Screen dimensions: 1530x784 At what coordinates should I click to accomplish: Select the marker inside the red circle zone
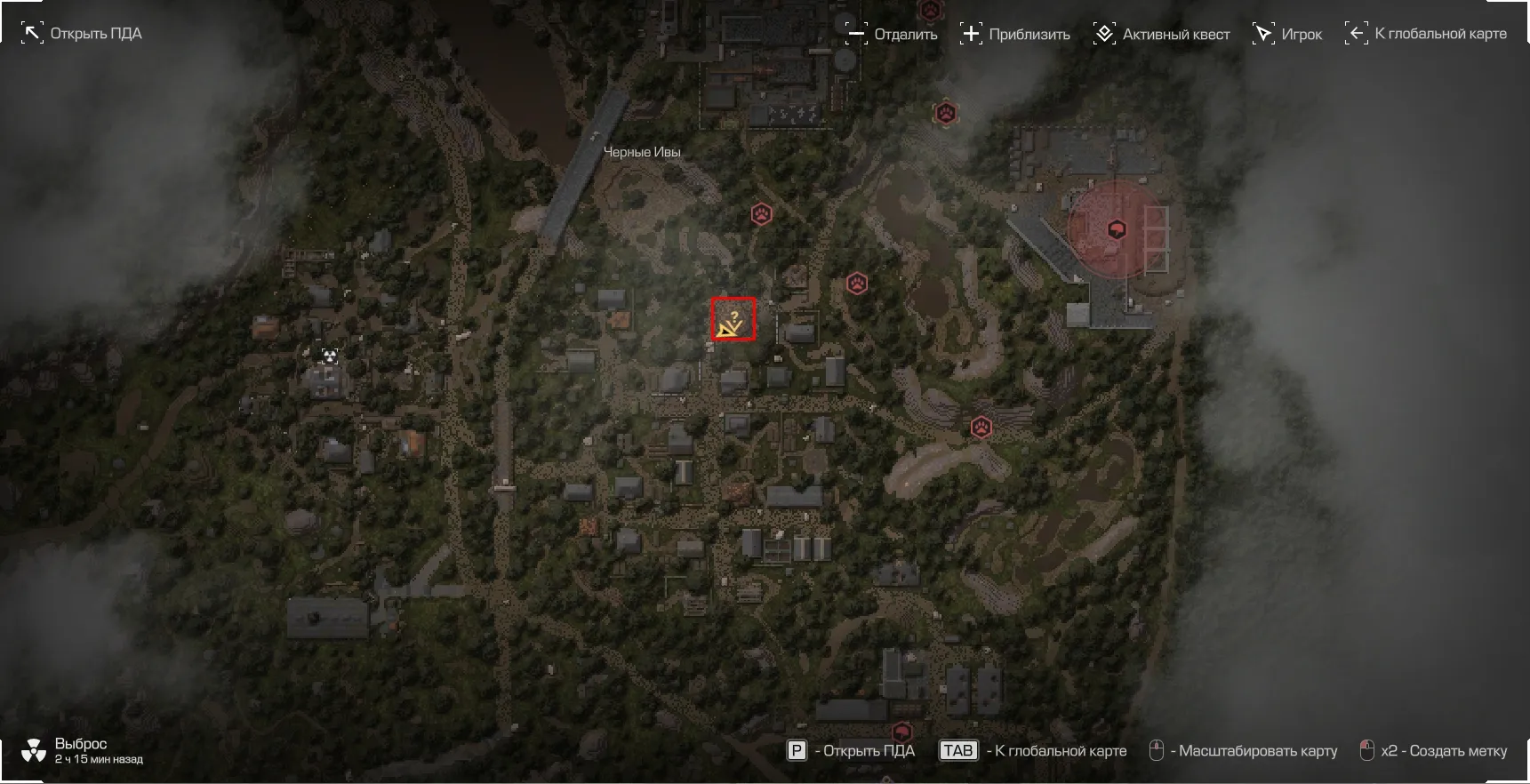[x=1117, y=229]
